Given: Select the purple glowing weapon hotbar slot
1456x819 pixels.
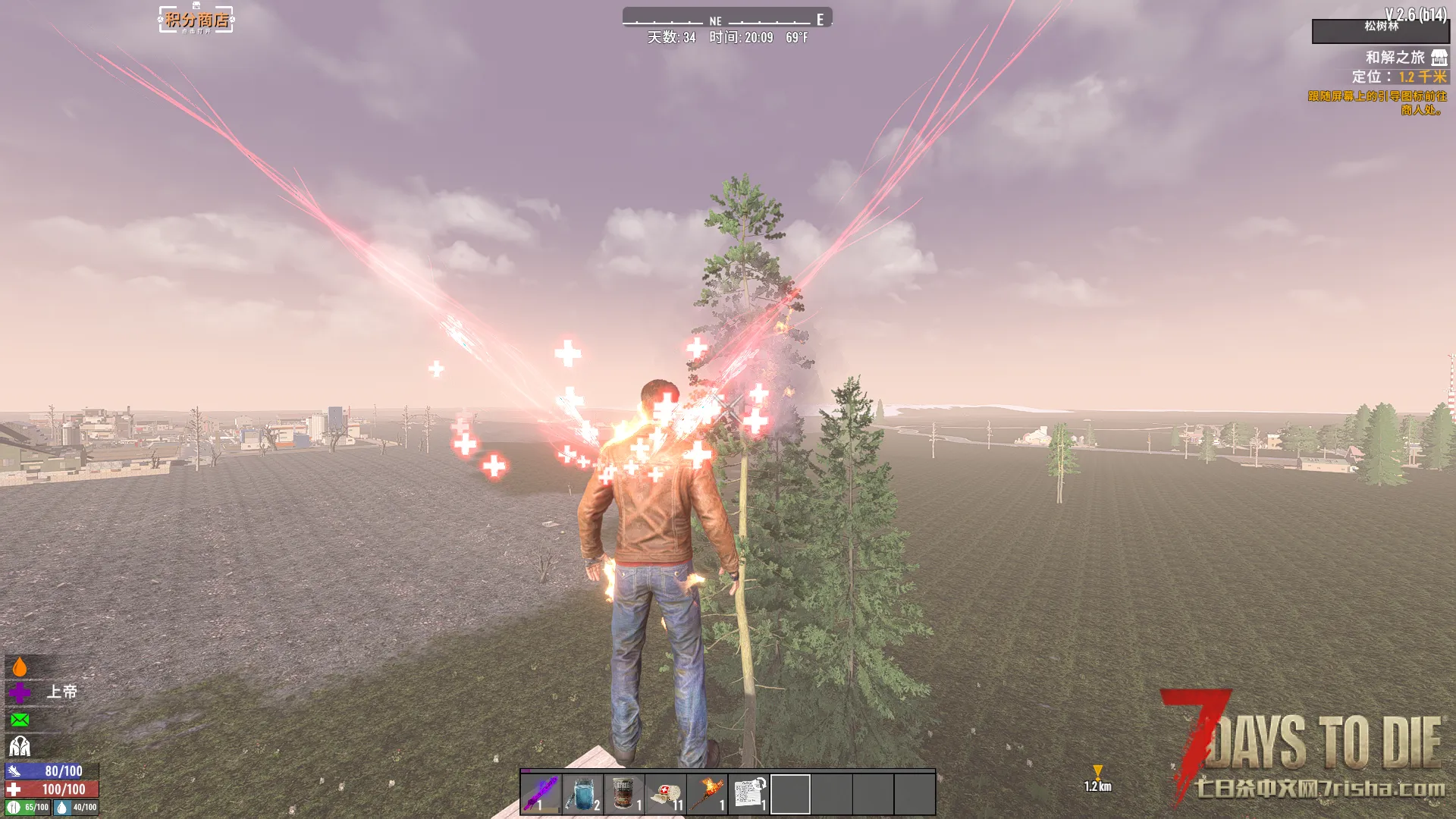Looking at the screenshot, I should pos(541,793).
